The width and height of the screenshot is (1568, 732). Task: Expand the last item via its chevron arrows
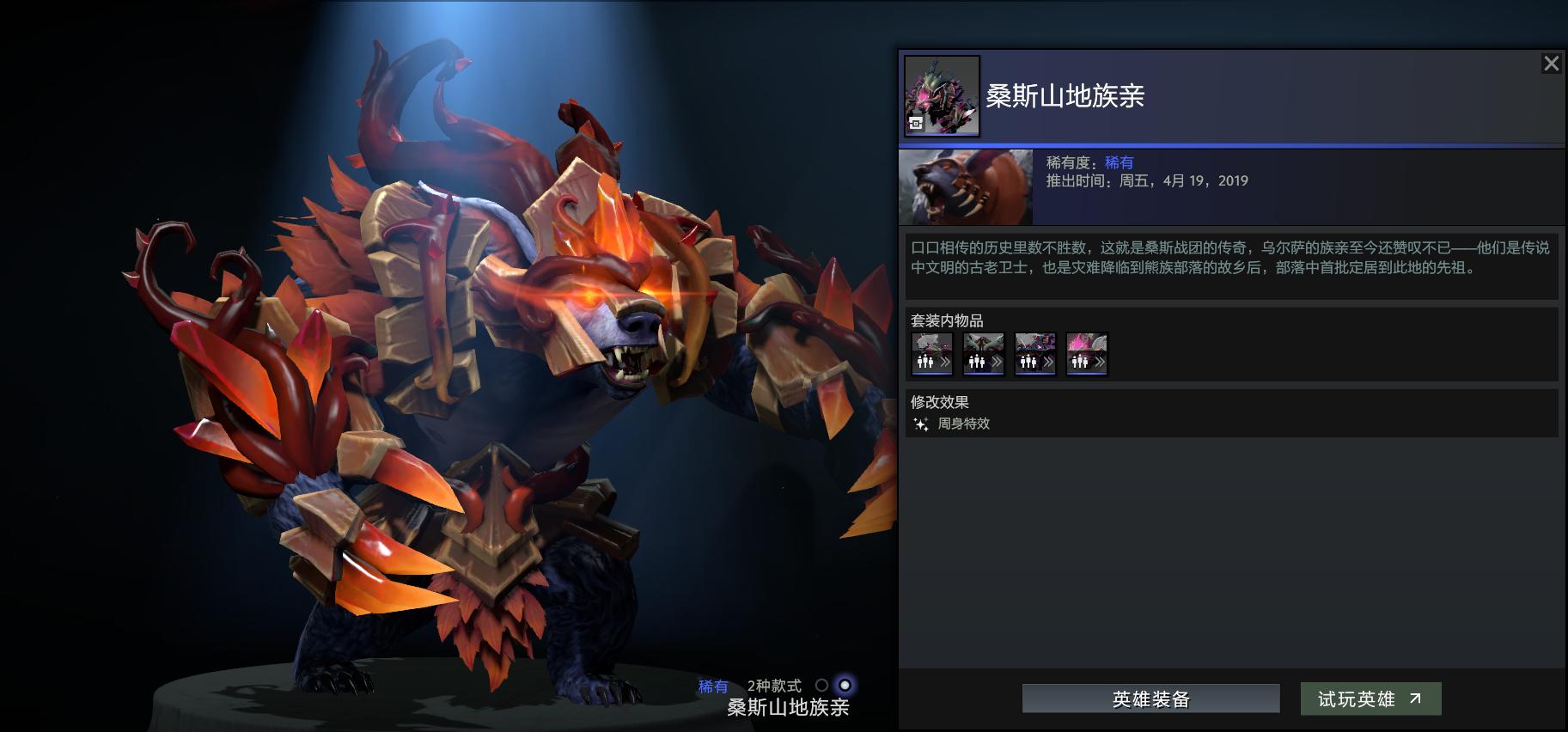(x=1102, y=363)
